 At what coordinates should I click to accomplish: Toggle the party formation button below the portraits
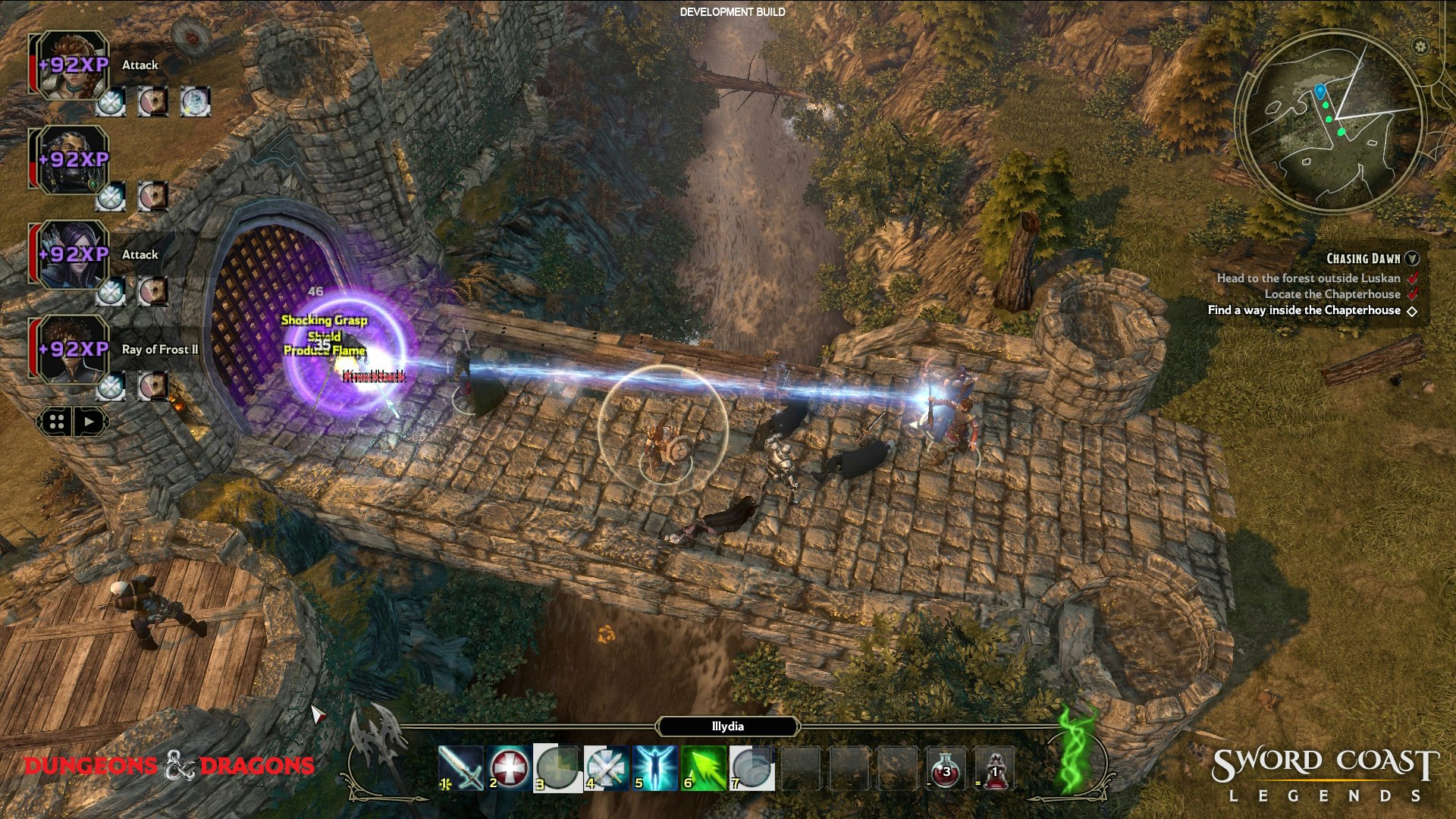(x=55, y=422)
